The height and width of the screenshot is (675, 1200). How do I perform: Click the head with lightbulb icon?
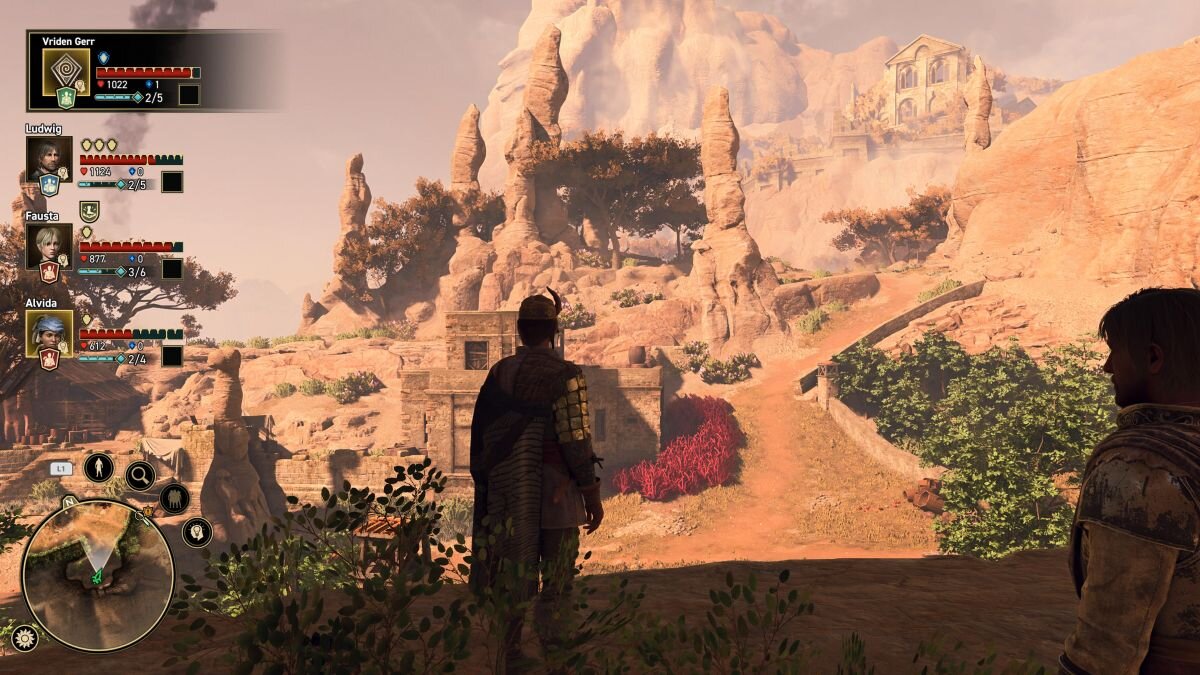196,531
